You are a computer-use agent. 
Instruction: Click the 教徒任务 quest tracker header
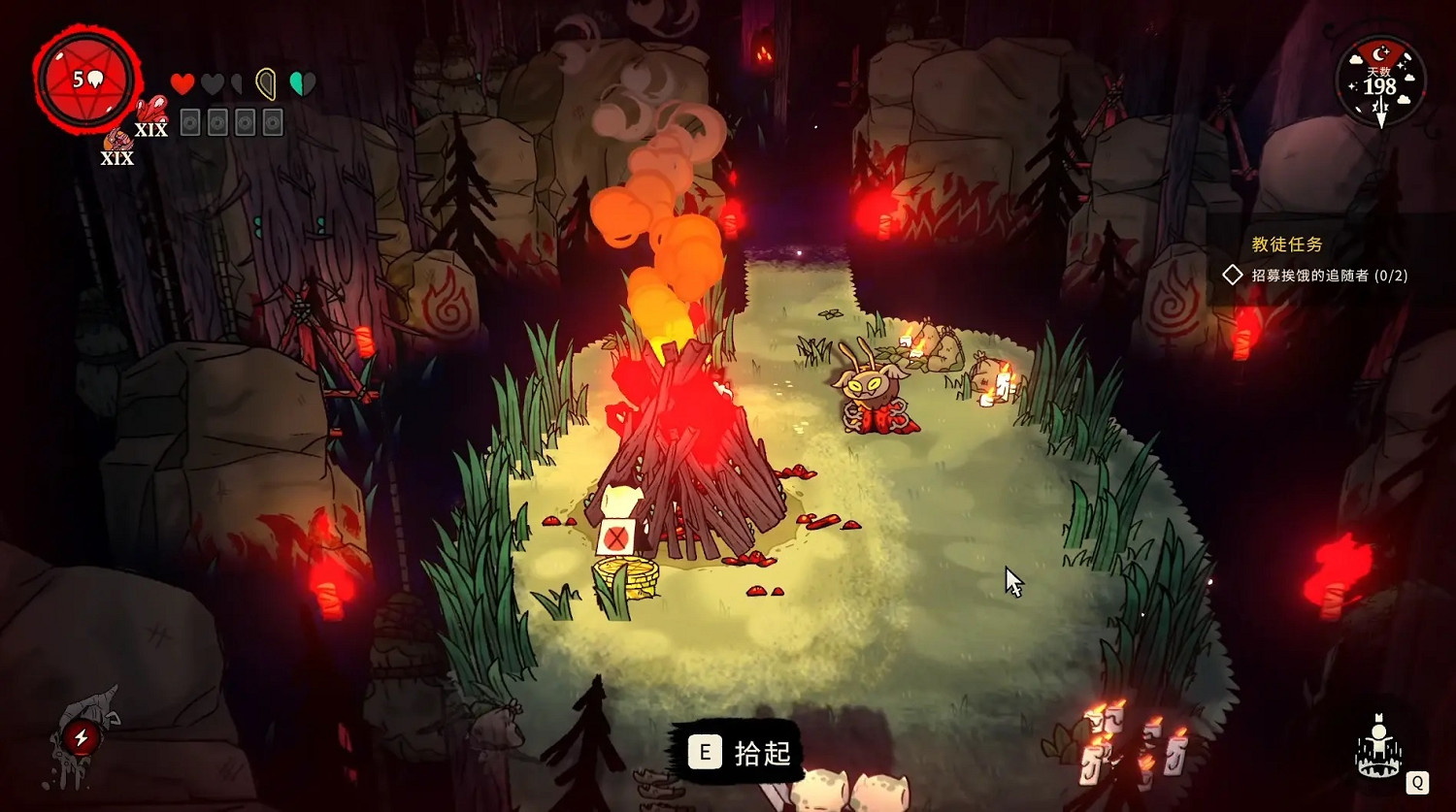(x=1286, y=244)
